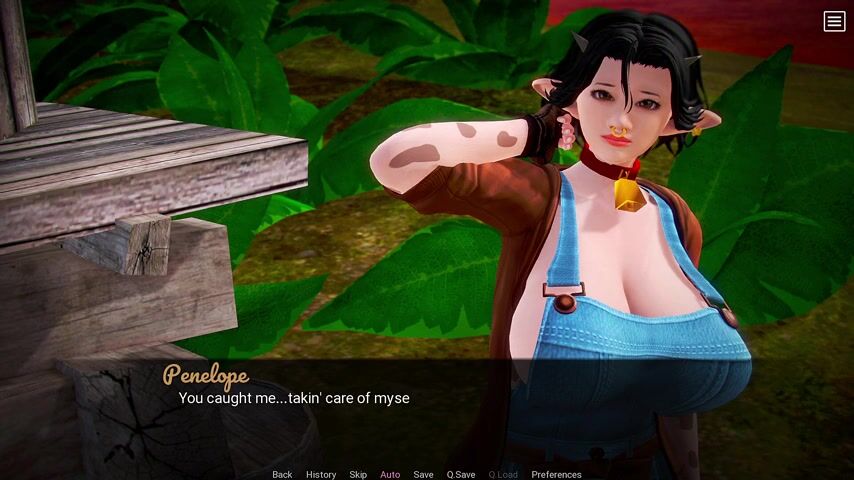
Task: Open the Save game screen
Action: pyautogui.click(x=423, y=474)
